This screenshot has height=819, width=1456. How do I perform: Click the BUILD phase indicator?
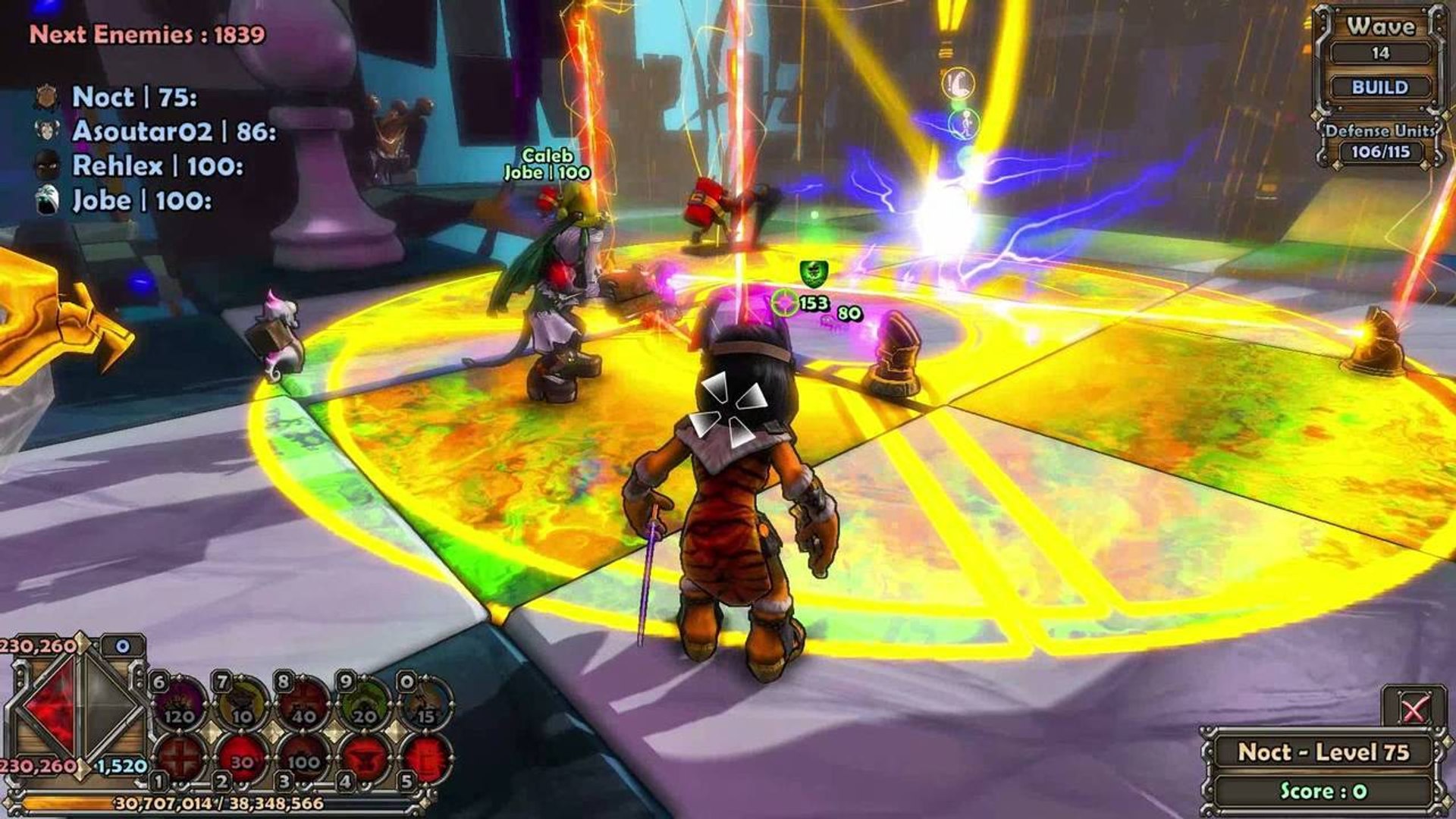[x=1379, y=87]
